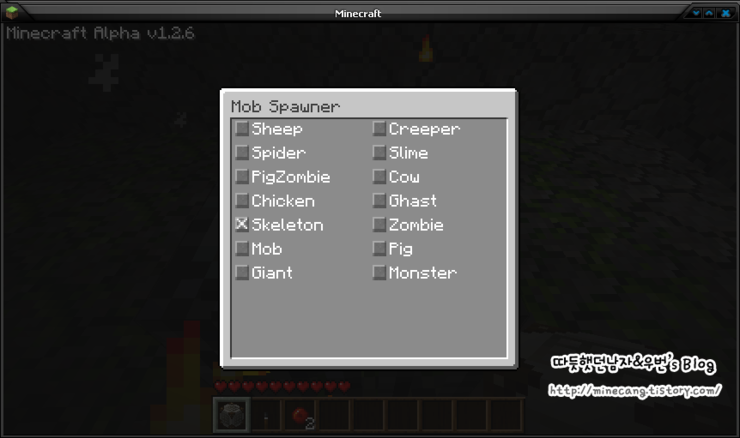Choose the Pig option

coord(379,249)
